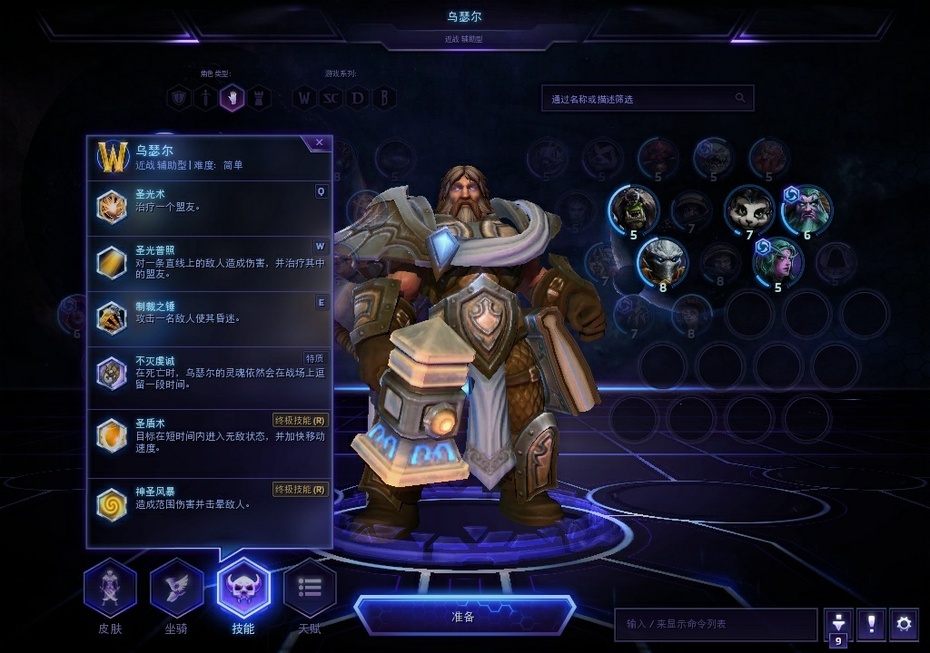This screenshot has width=930, height=653.
Task: Close the Uther ability panel
Action: click(319, 143)
